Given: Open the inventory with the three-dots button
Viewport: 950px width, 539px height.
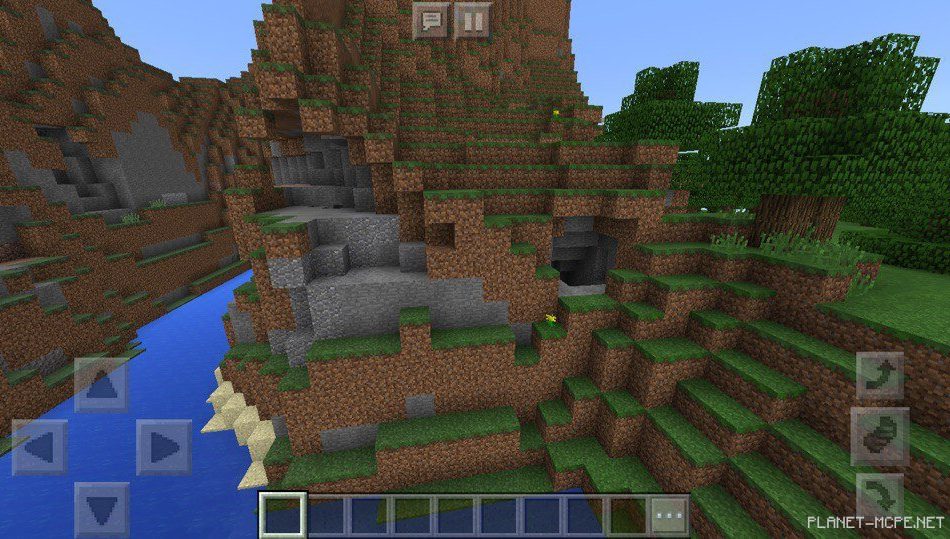Looking at the screenshot, I should point(669,516).
